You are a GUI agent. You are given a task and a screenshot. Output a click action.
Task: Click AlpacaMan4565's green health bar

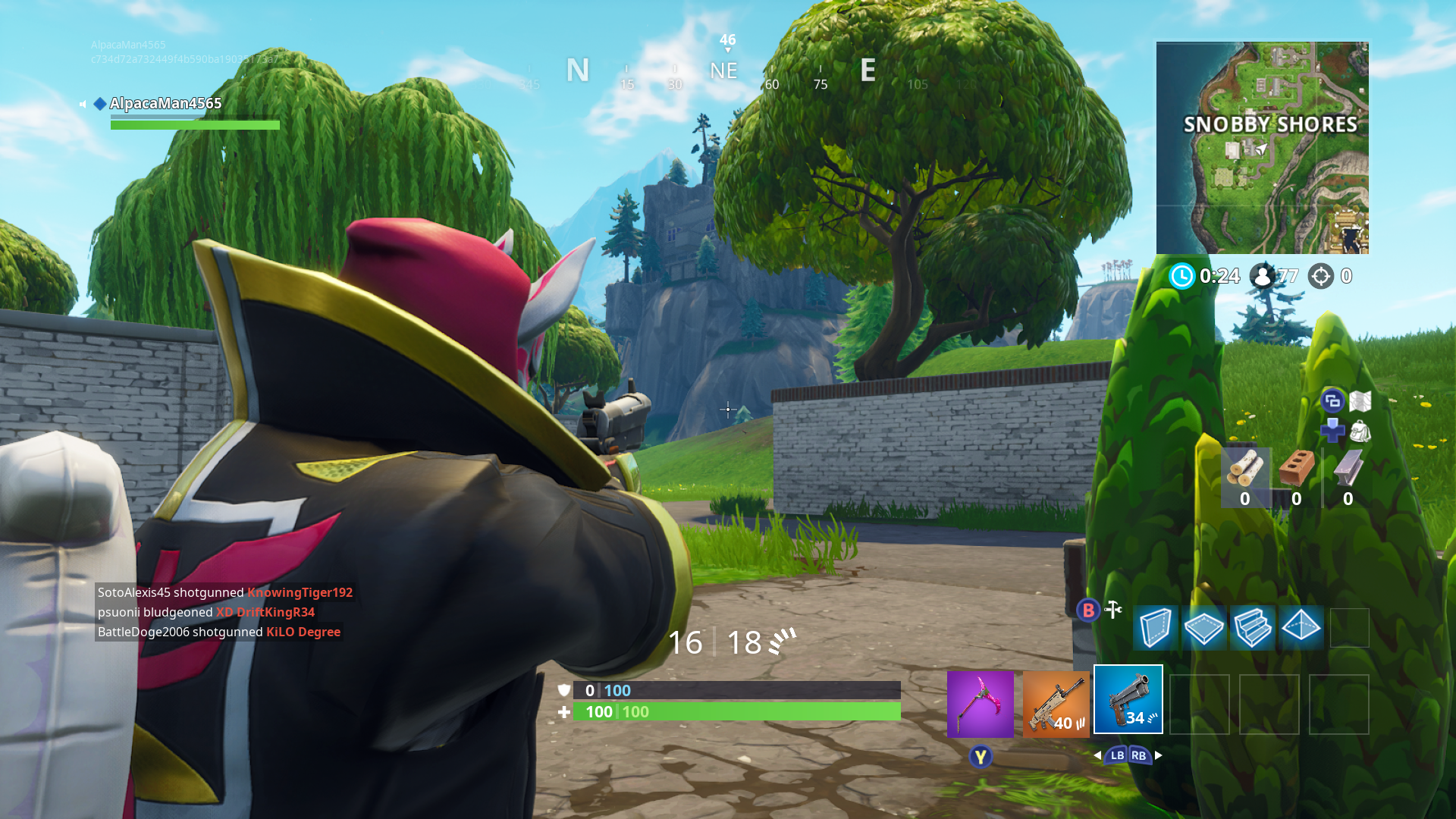(195, 124)
